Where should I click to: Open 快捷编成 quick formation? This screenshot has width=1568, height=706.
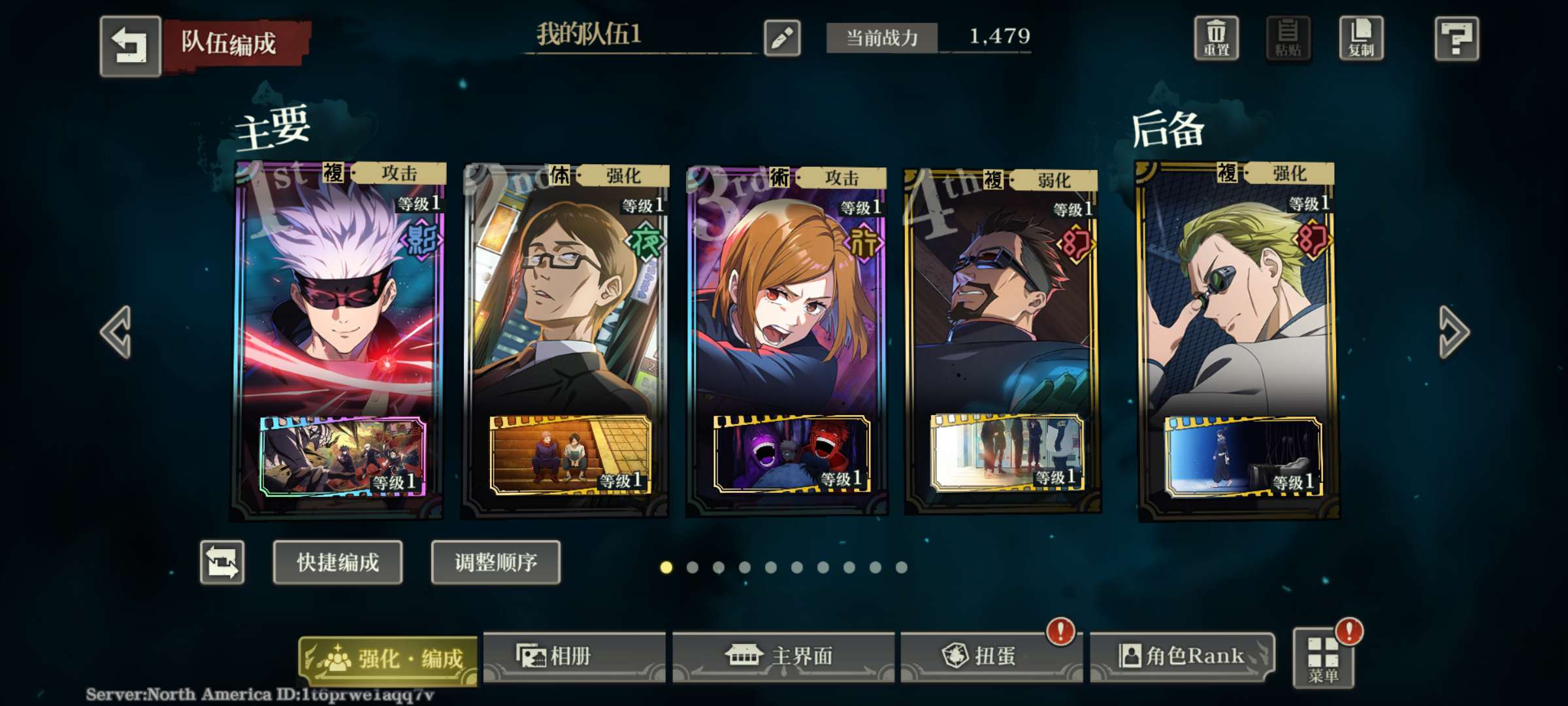338,562
